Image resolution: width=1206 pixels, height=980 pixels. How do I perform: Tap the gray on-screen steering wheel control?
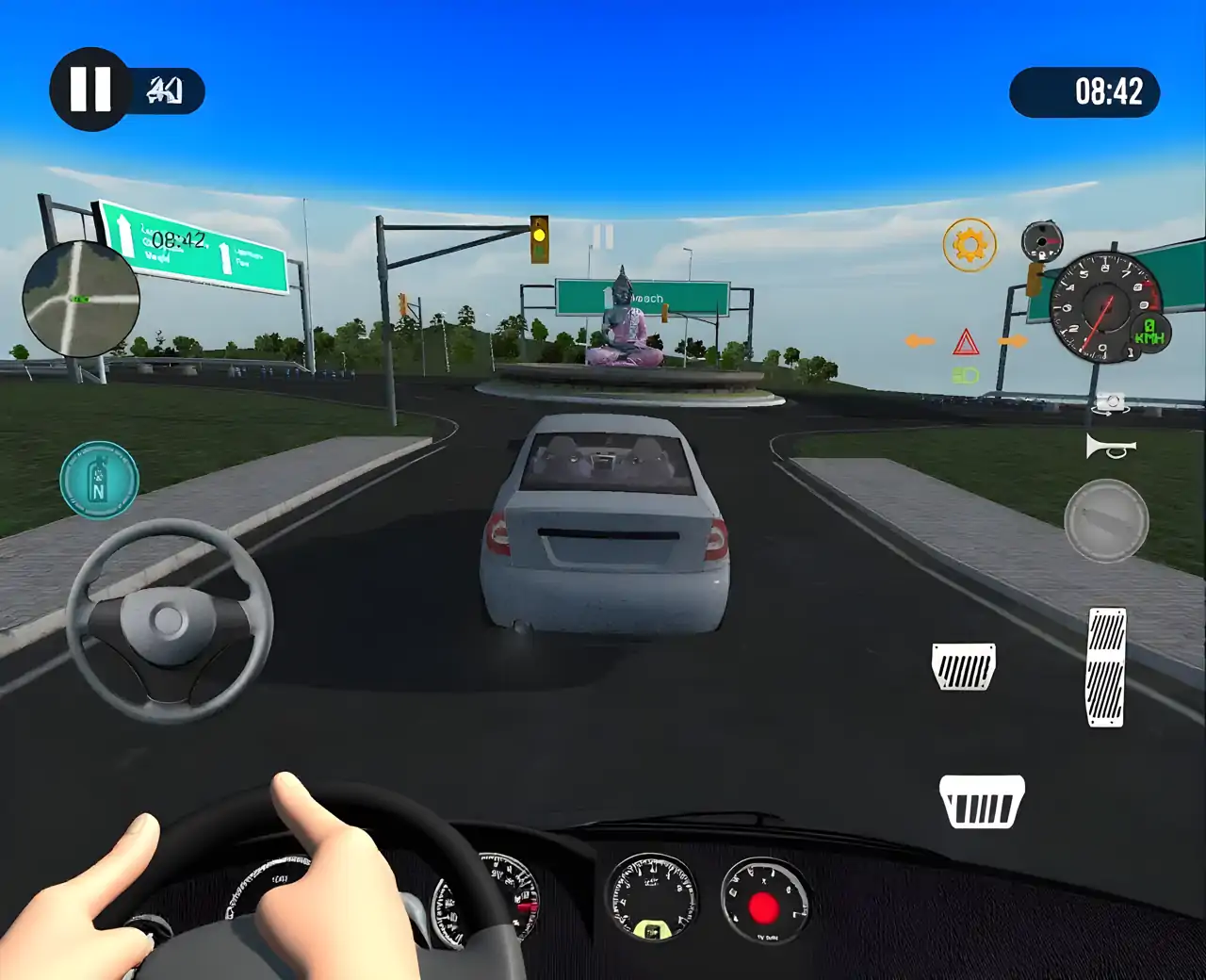pyautogui.click(x=170, y=621)
